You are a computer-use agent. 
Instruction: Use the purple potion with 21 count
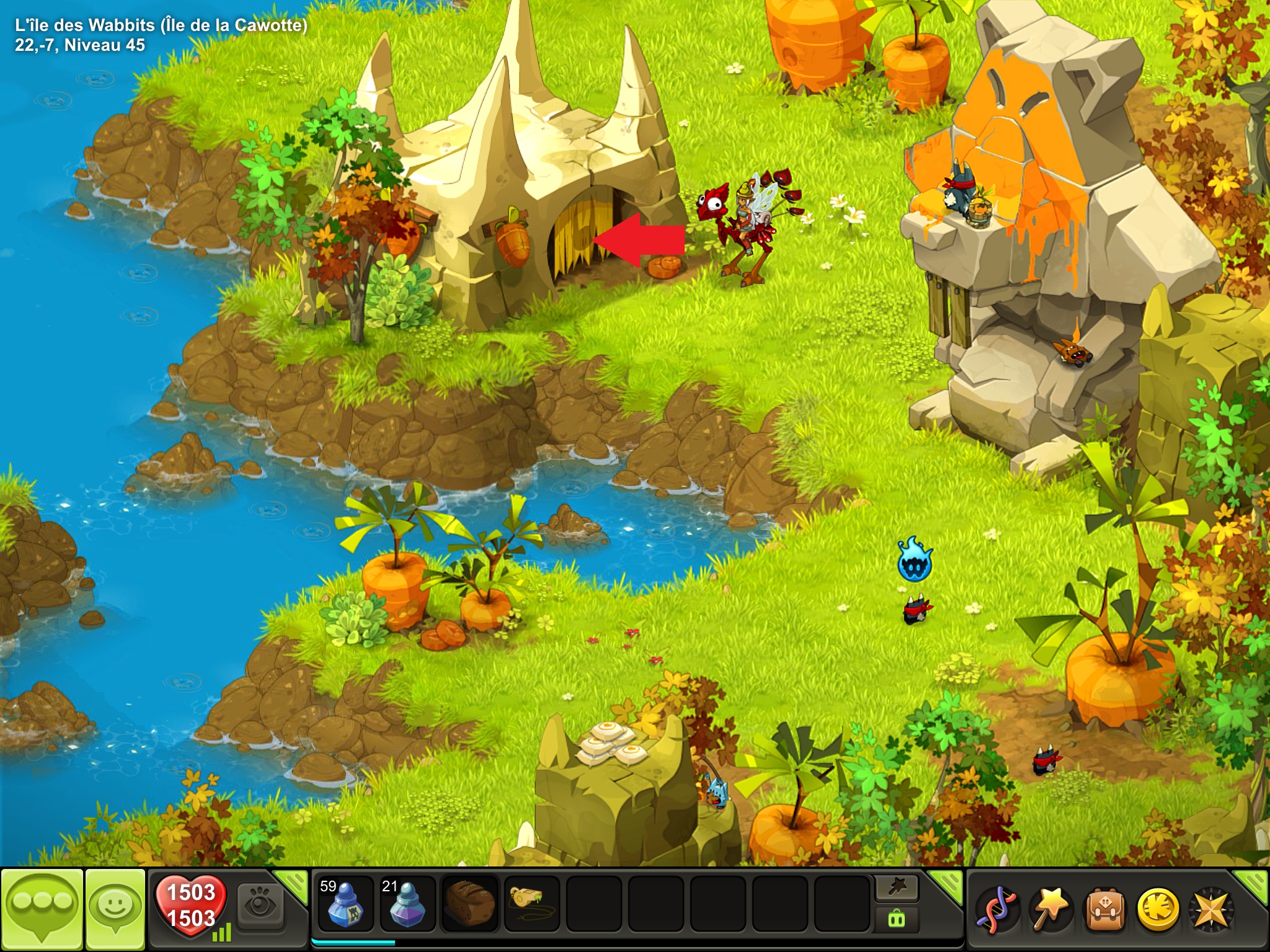pos(407,905)
